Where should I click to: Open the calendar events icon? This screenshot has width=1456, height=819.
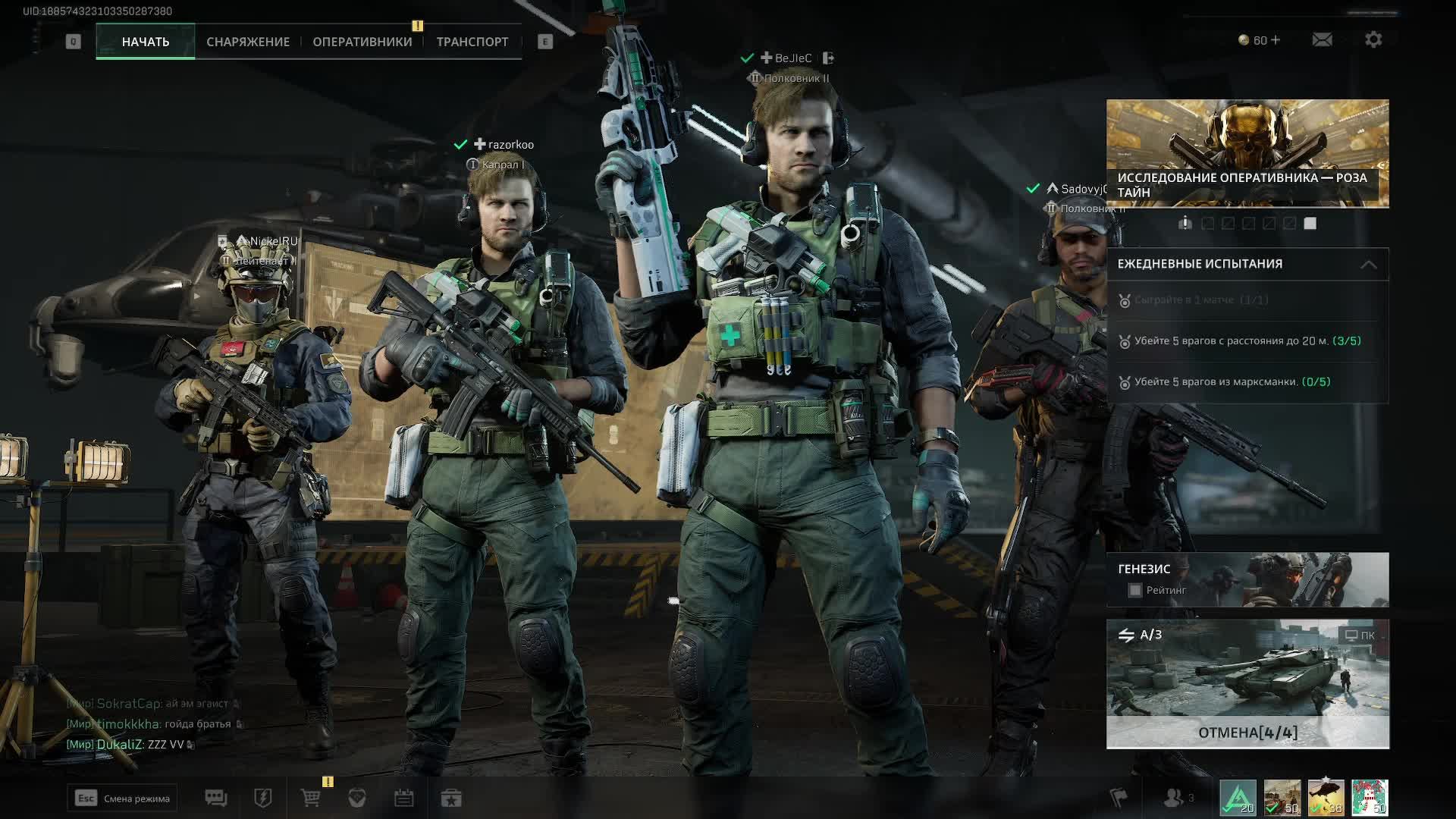click(x=403, y=799)
